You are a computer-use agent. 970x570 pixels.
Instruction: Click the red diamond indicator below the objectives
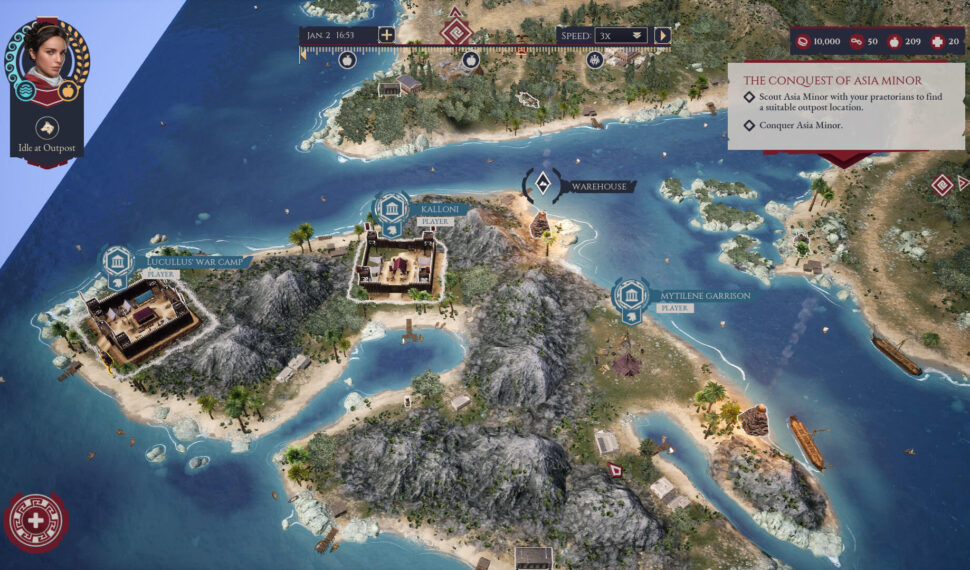pyautogui.click(x=941, y=184)
